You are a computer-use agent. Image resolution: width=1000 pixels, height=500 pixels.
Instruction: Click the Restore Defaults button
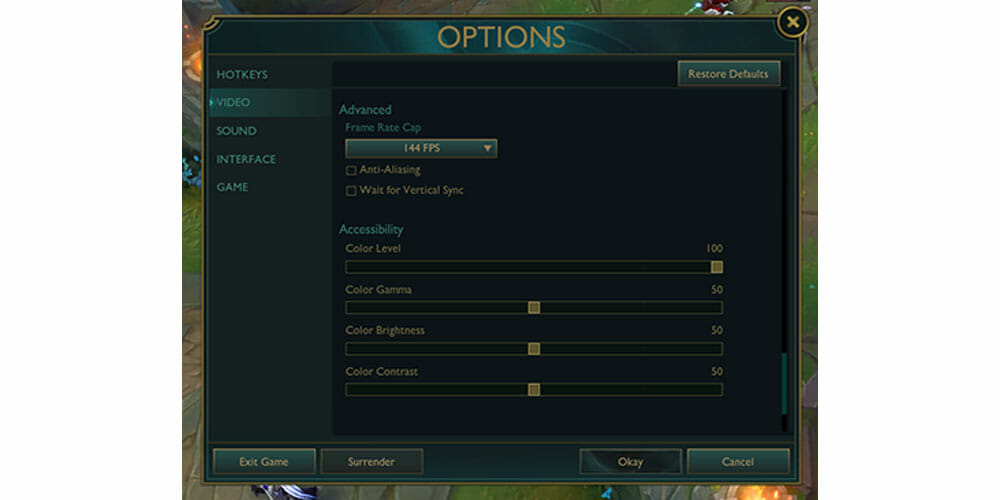pos(728,74)
